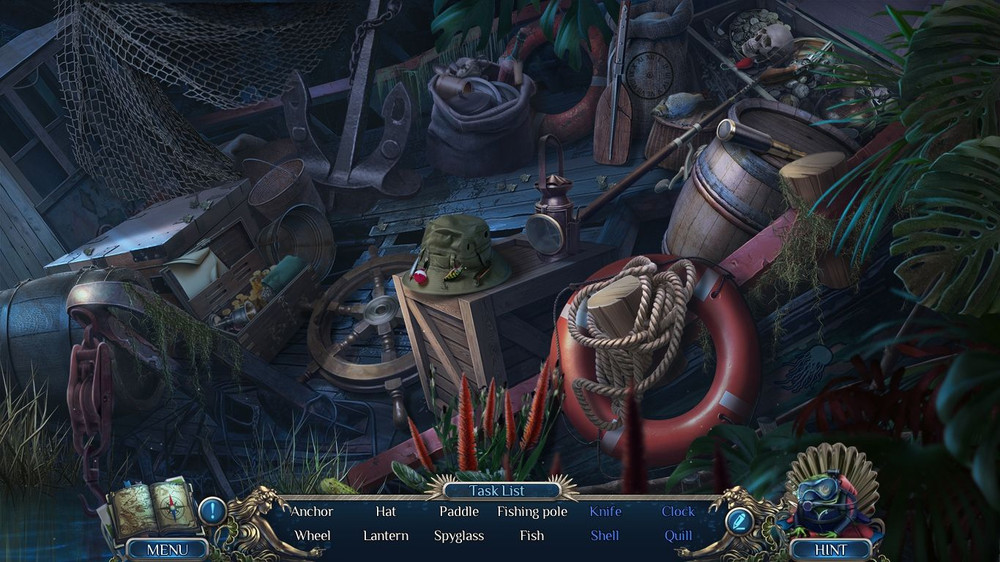
Task: Use the HINT button
Action: (x=830, y=549)
